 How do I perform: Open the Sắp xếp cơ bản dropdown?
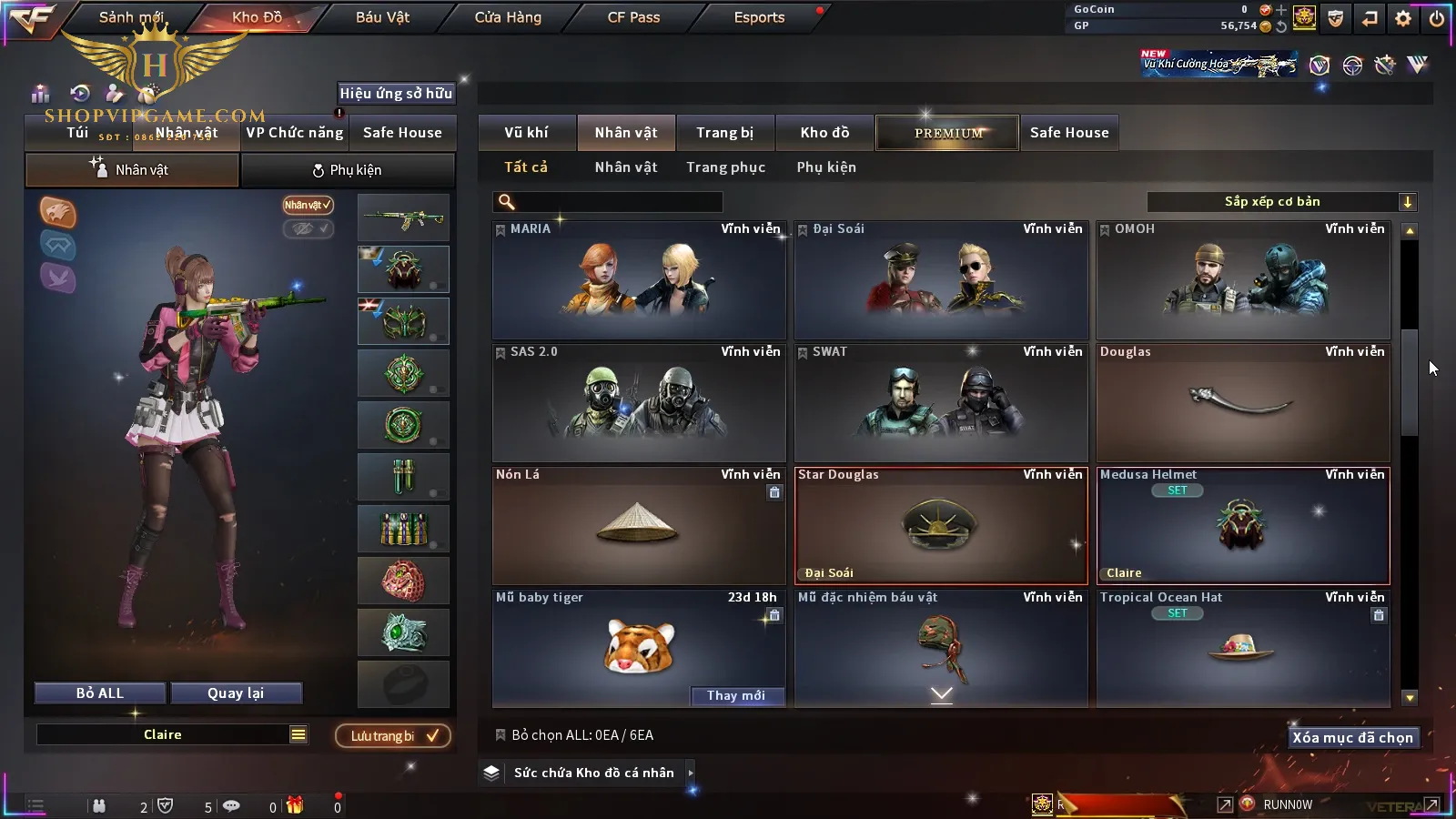pyautogui.click(x=1280, y=202)
